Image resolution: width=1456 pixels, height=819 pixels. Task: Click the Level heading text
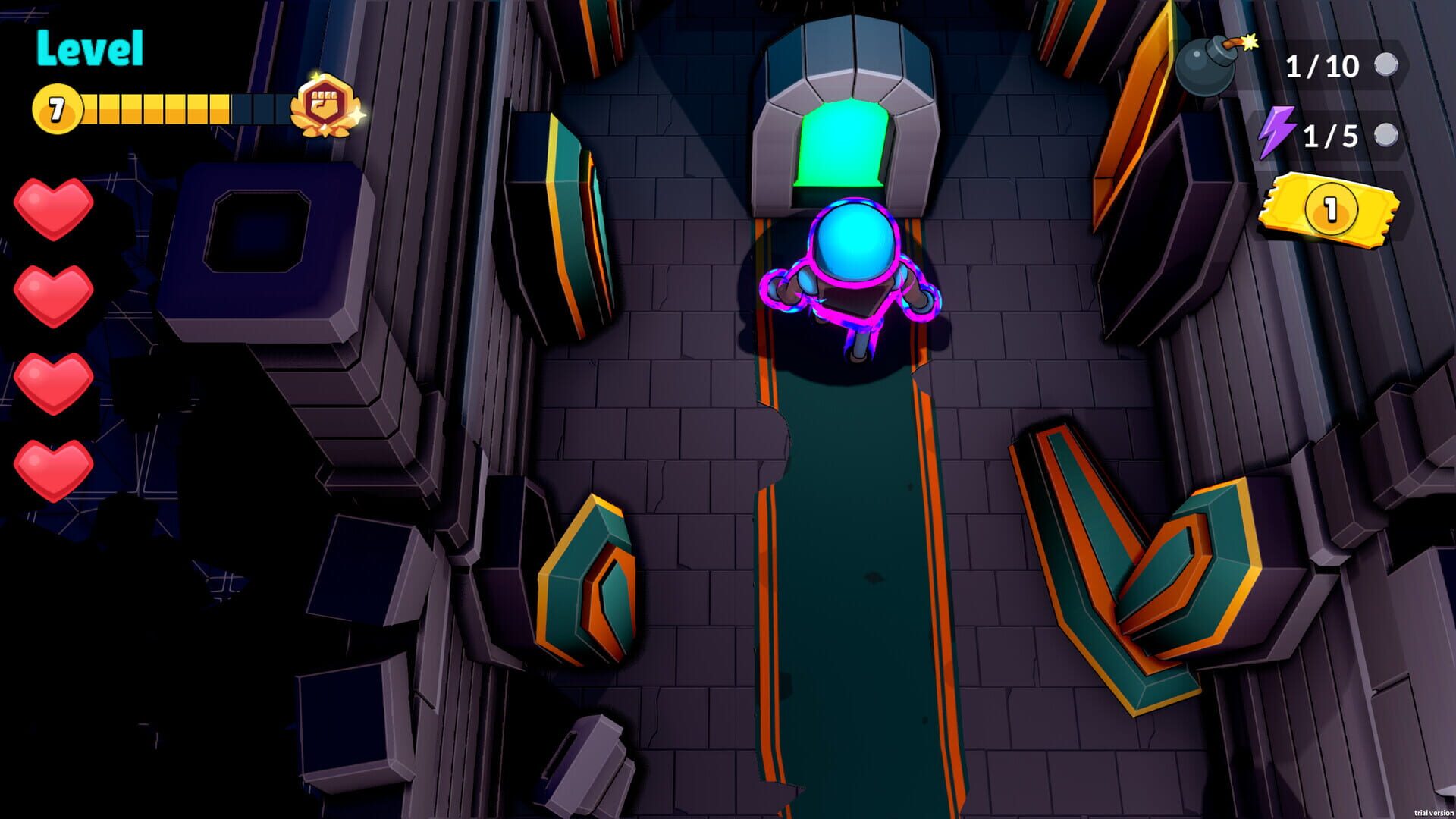tap(89, 47)
